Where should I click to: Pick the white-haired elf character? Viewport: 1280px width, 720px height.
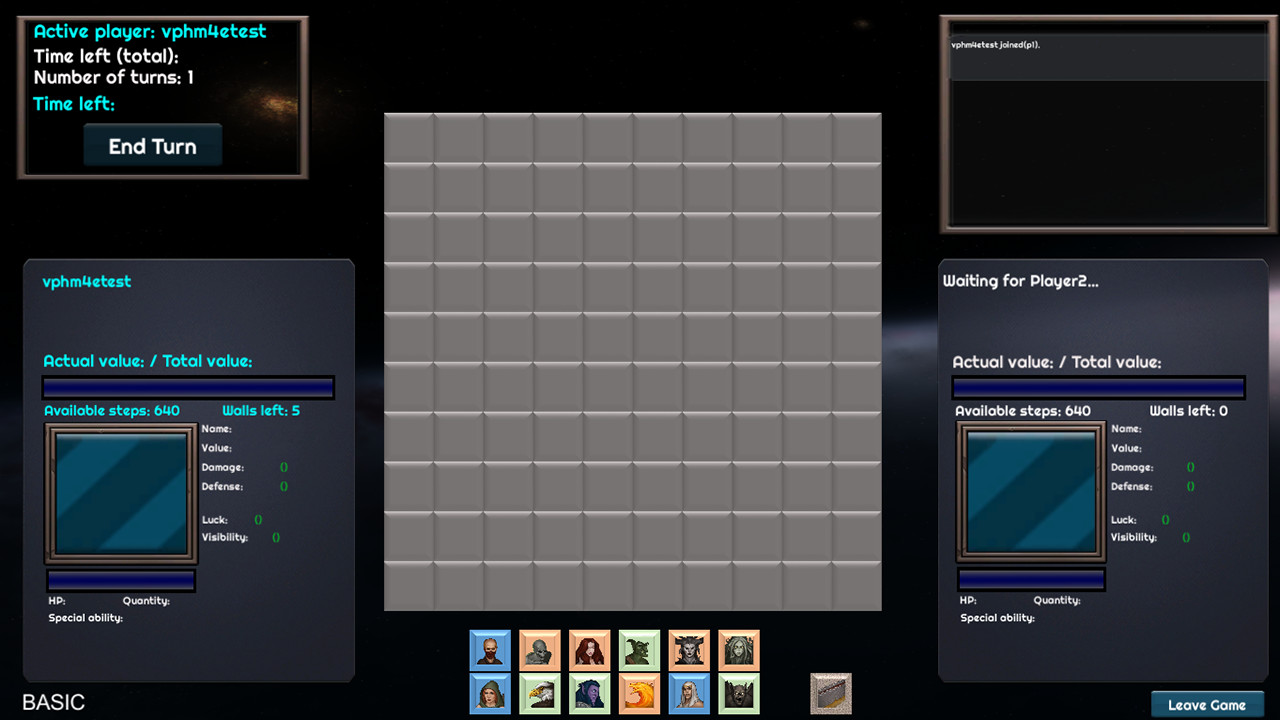coord(689,694)
